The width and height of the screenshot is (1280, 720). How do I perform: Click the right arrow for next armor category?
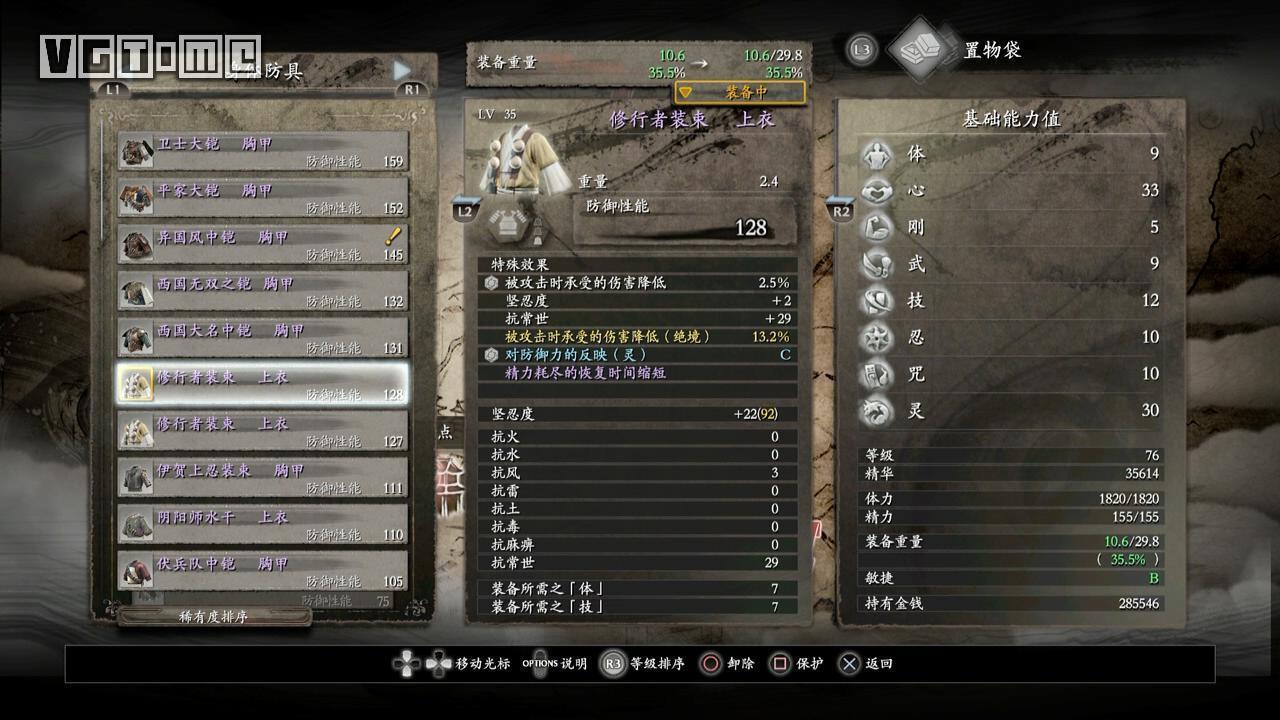click(402, 69)
